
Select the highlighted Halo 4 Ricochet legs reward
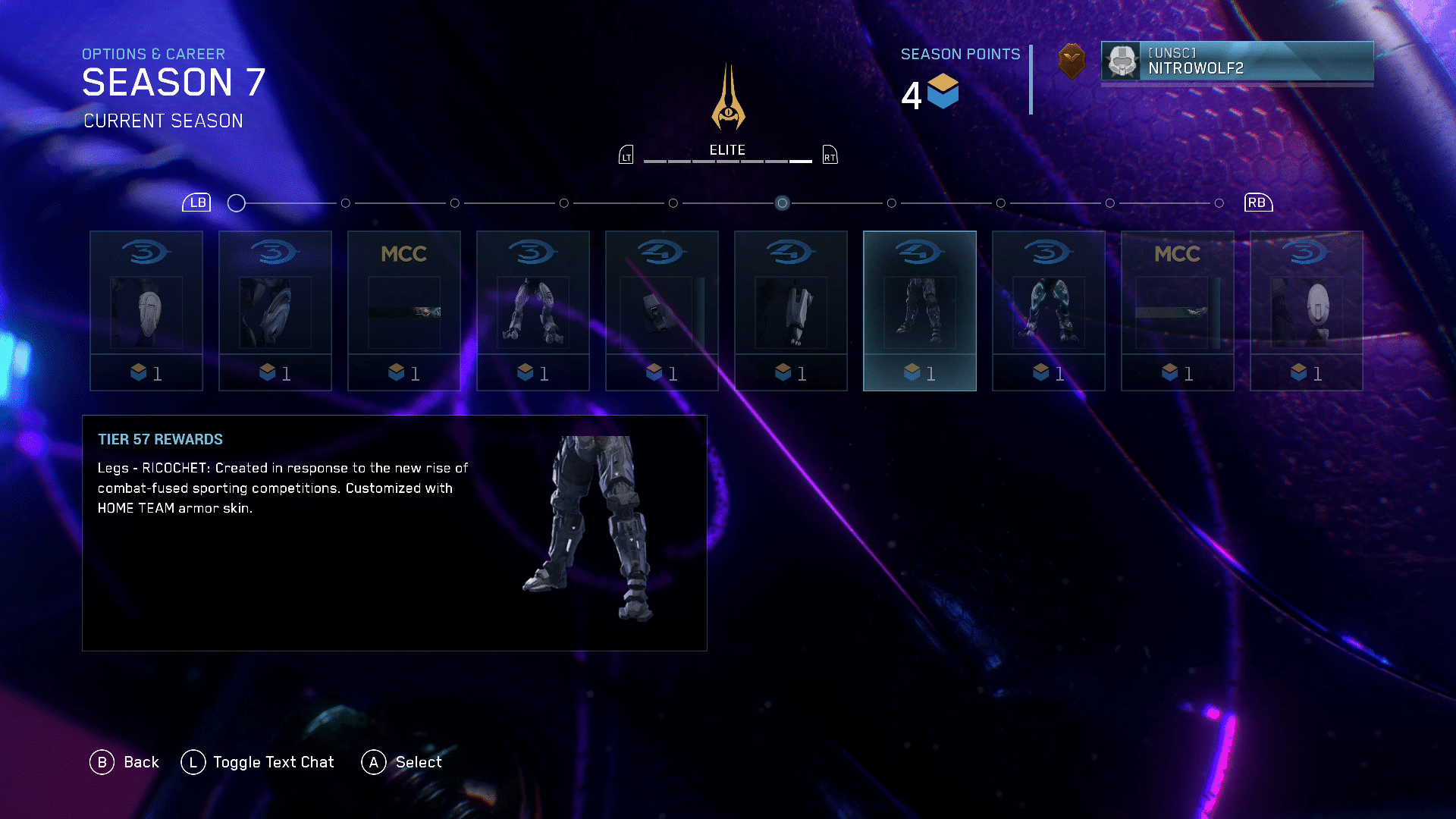[919, 311]
